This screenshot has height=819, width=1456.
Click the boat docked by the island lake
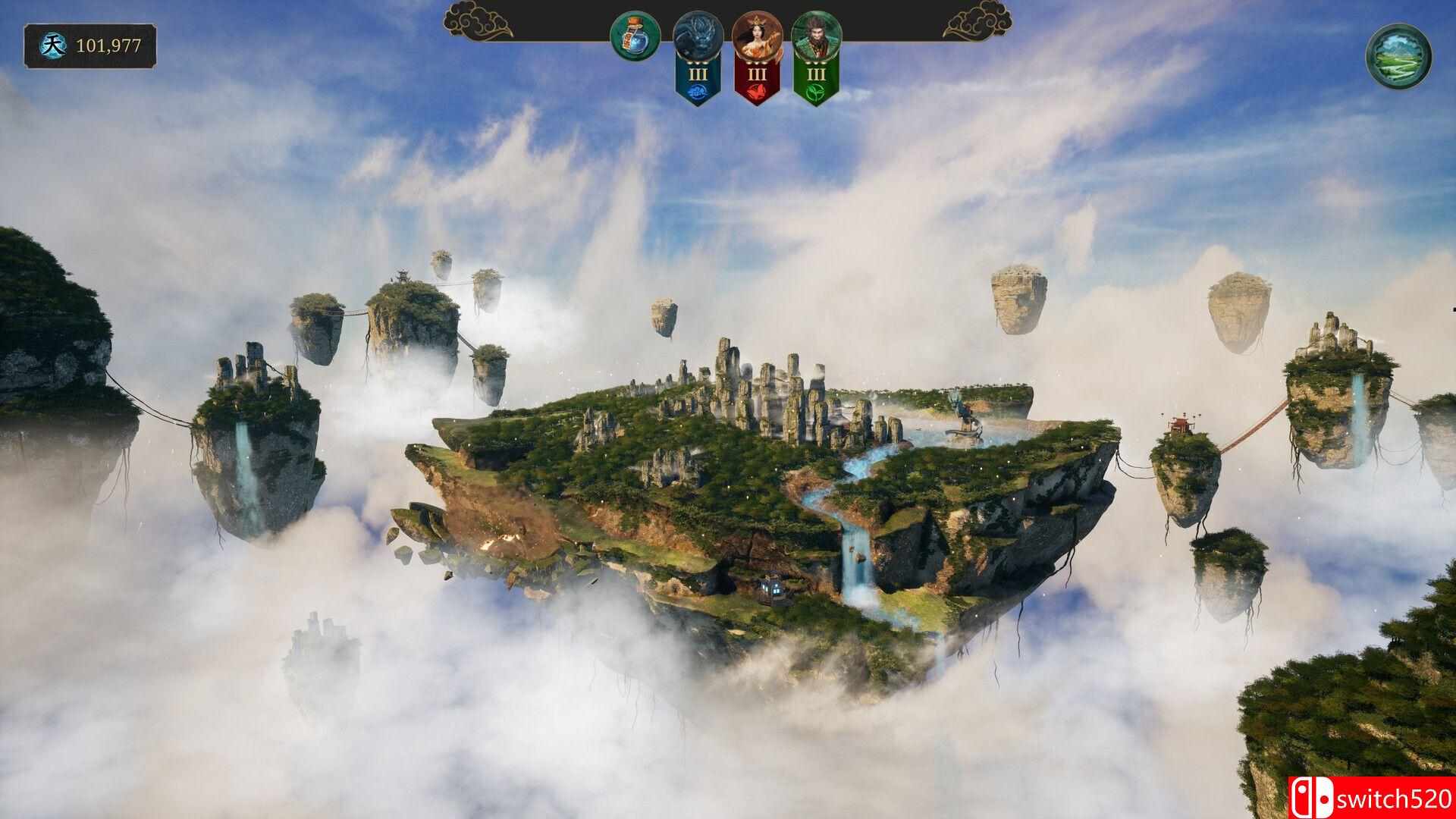[x=965, y=434]
